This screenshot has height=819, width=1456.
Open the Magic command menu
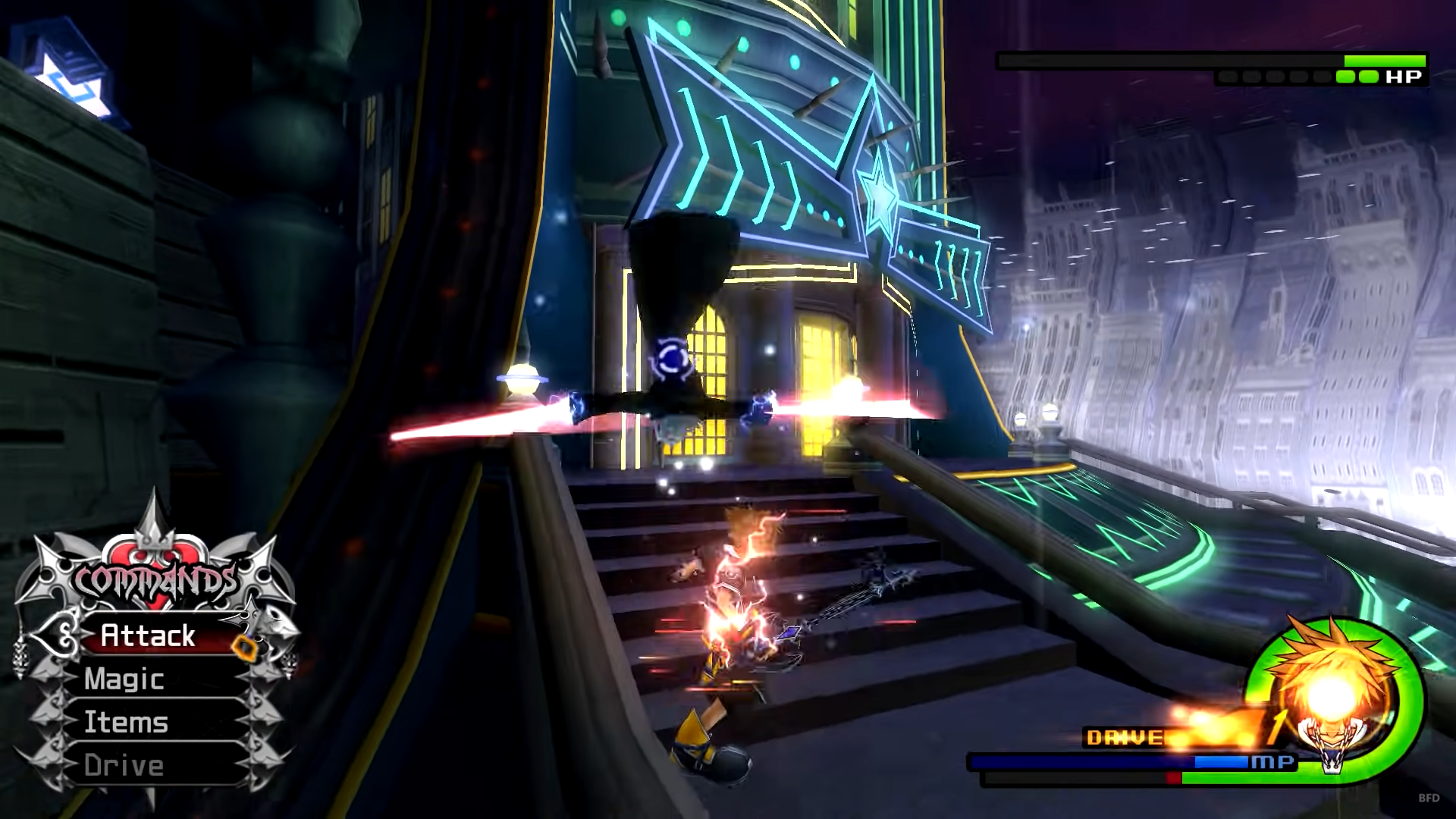point(125,679)
